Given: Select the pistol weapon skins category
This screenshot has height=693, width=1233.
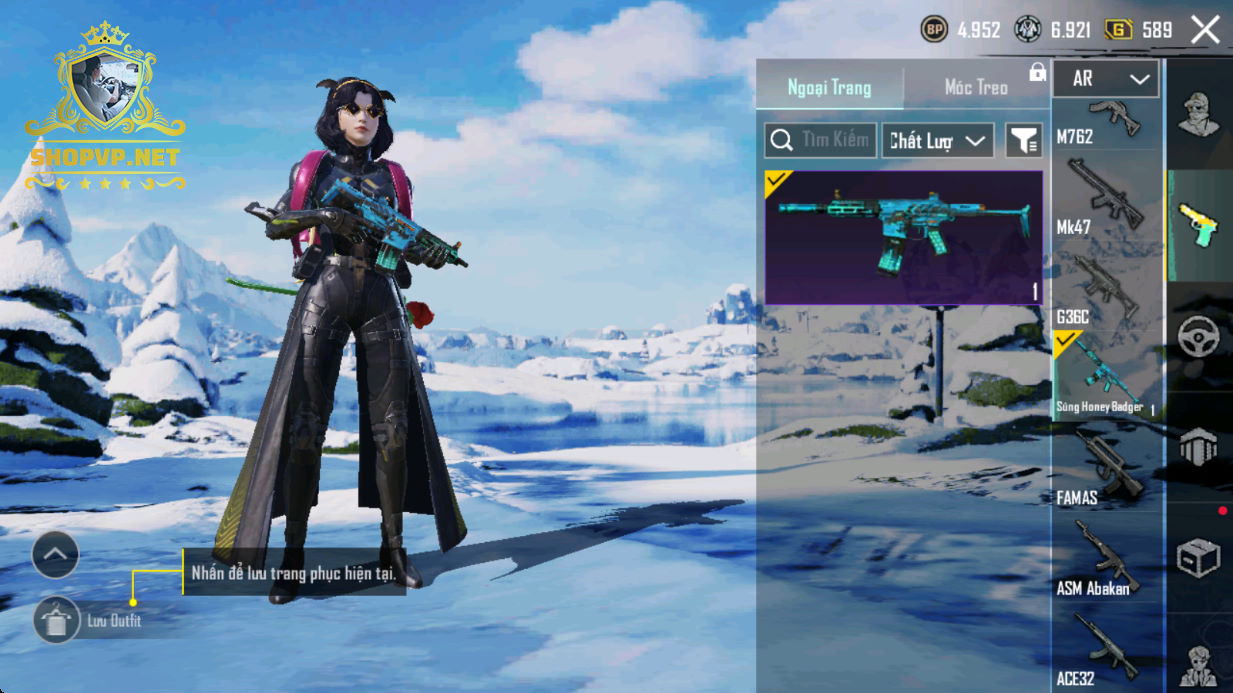Looking at the screenshot, I should point(1198,225).
